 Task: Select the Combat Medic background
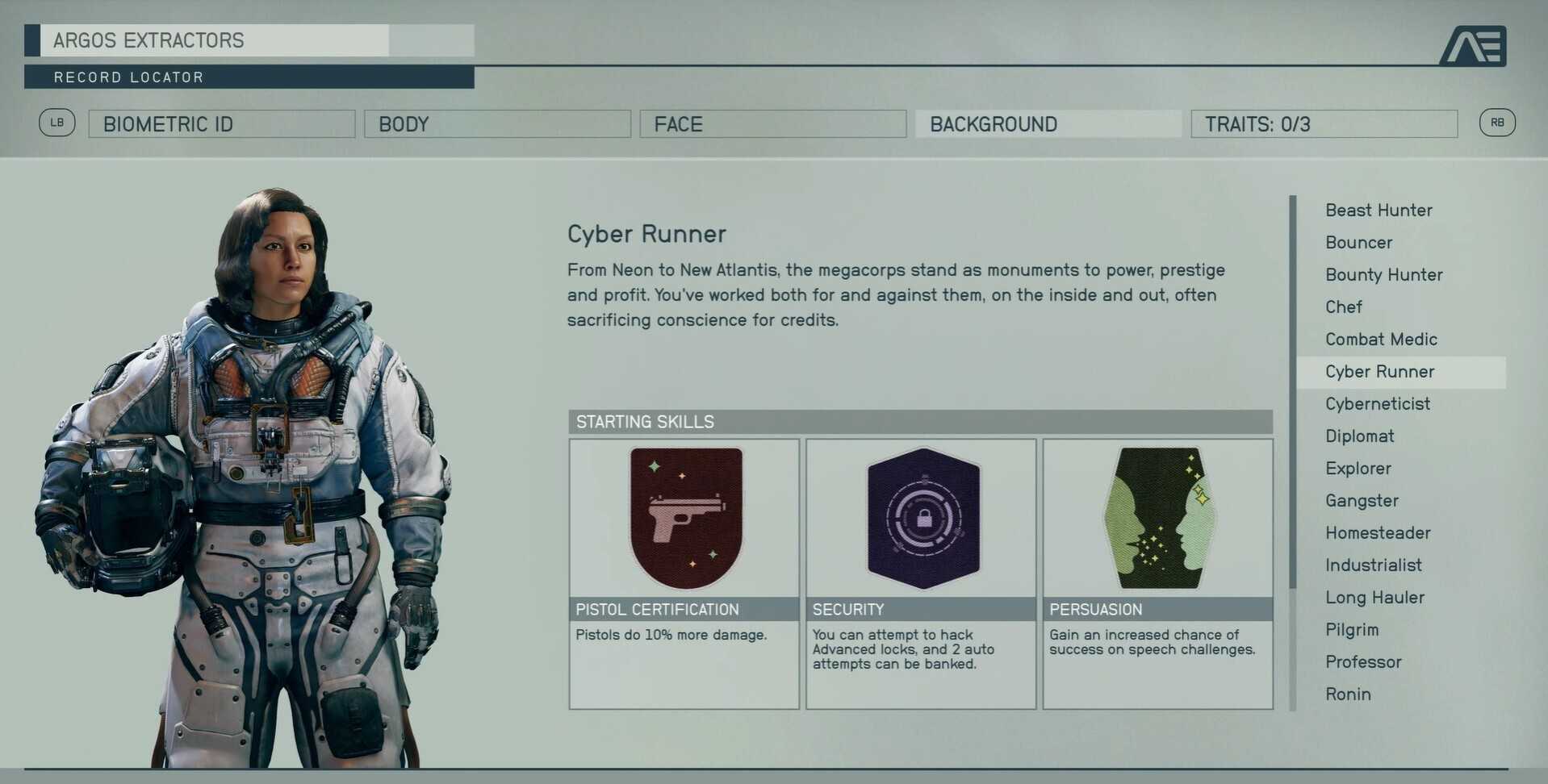click(1381, 340)
